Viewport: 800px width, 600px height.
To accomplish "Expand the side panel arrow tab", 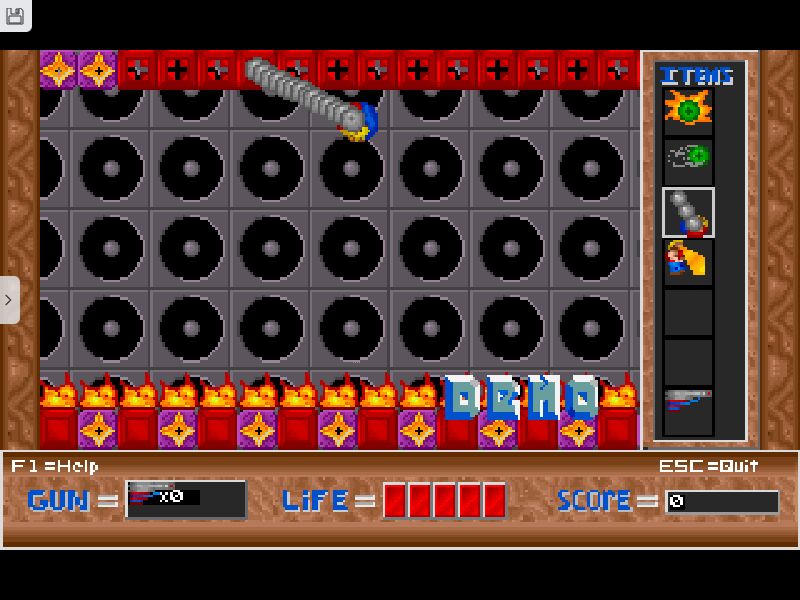I will click(9, 299).
